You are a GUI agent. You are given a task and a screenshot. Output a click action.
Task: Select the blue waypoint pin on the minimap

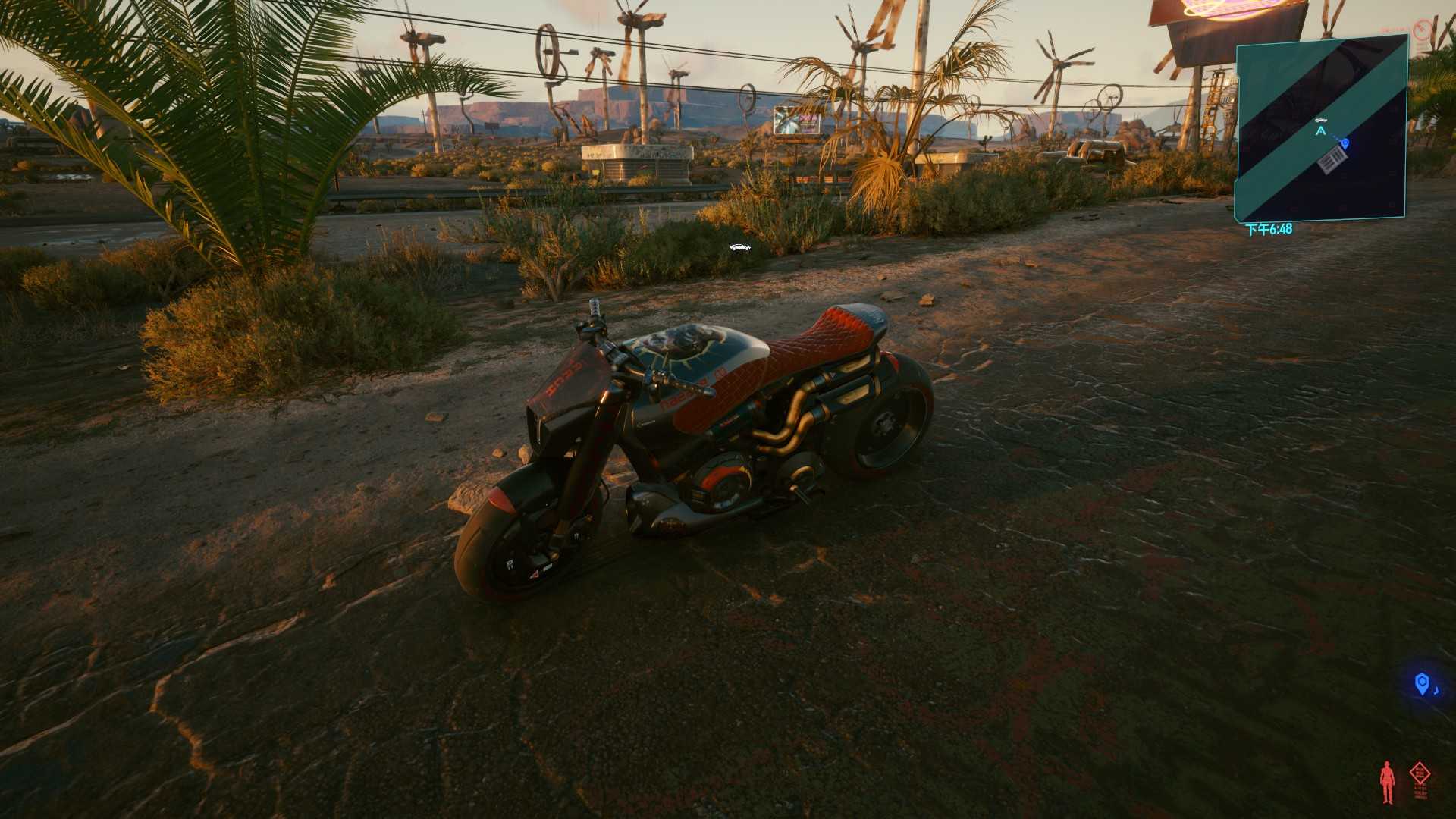coord(1345,143)
